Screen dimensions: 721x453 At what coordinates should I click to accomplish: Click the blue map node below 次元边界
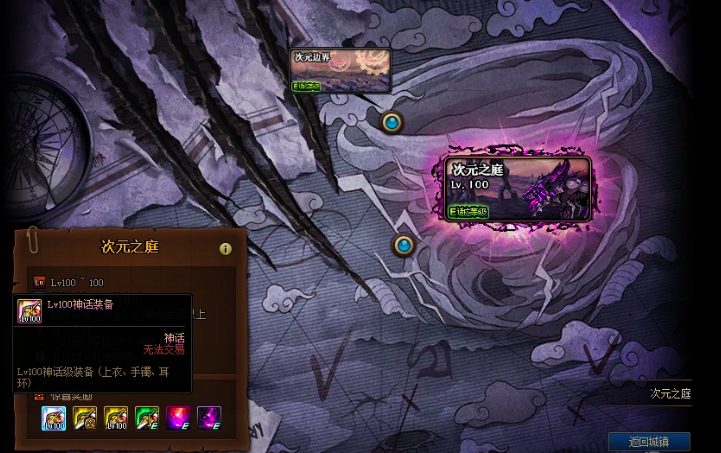pos(392,122)
